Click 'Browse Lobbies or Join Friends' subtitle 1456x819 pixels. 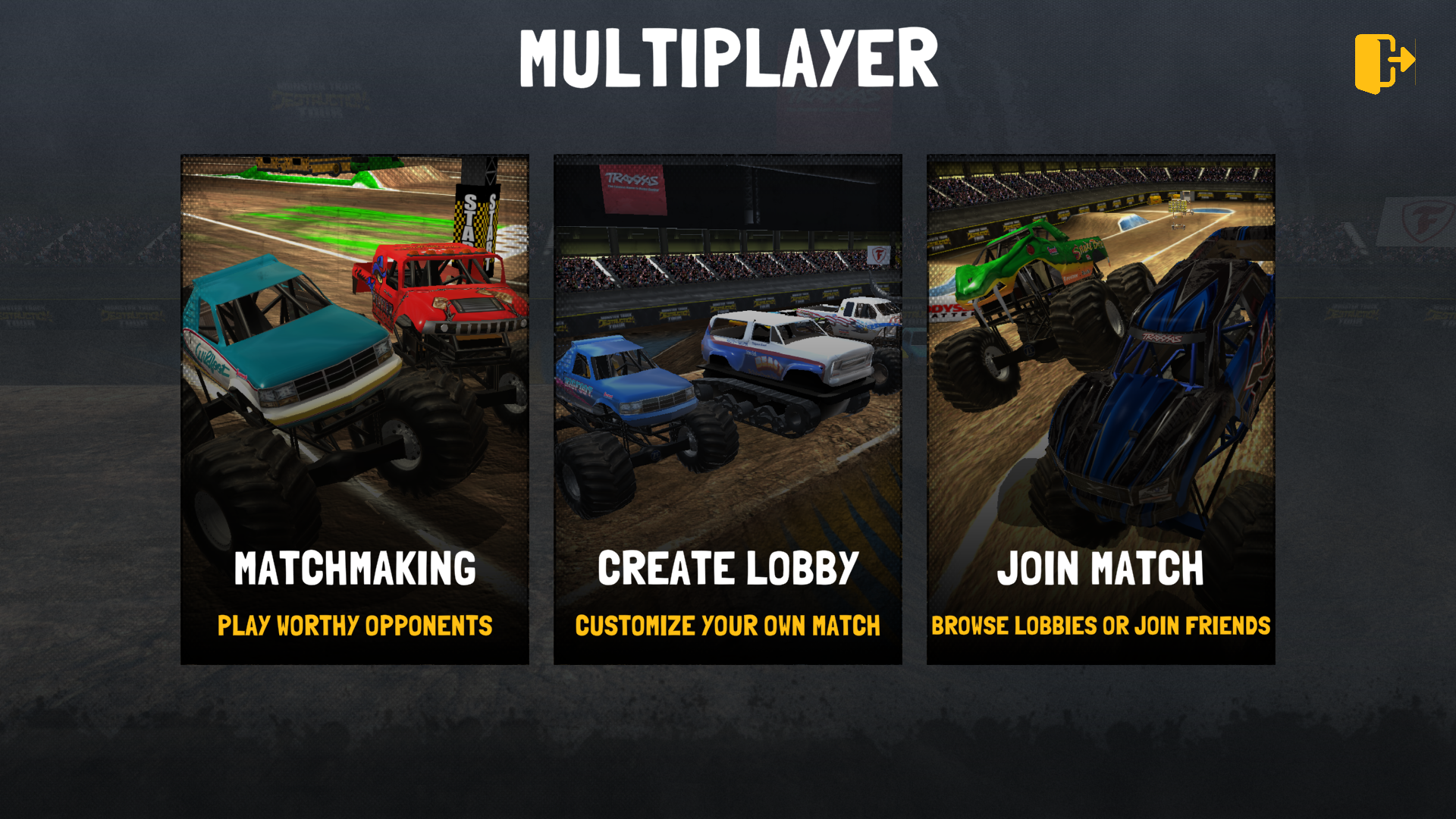point(1101,626)
